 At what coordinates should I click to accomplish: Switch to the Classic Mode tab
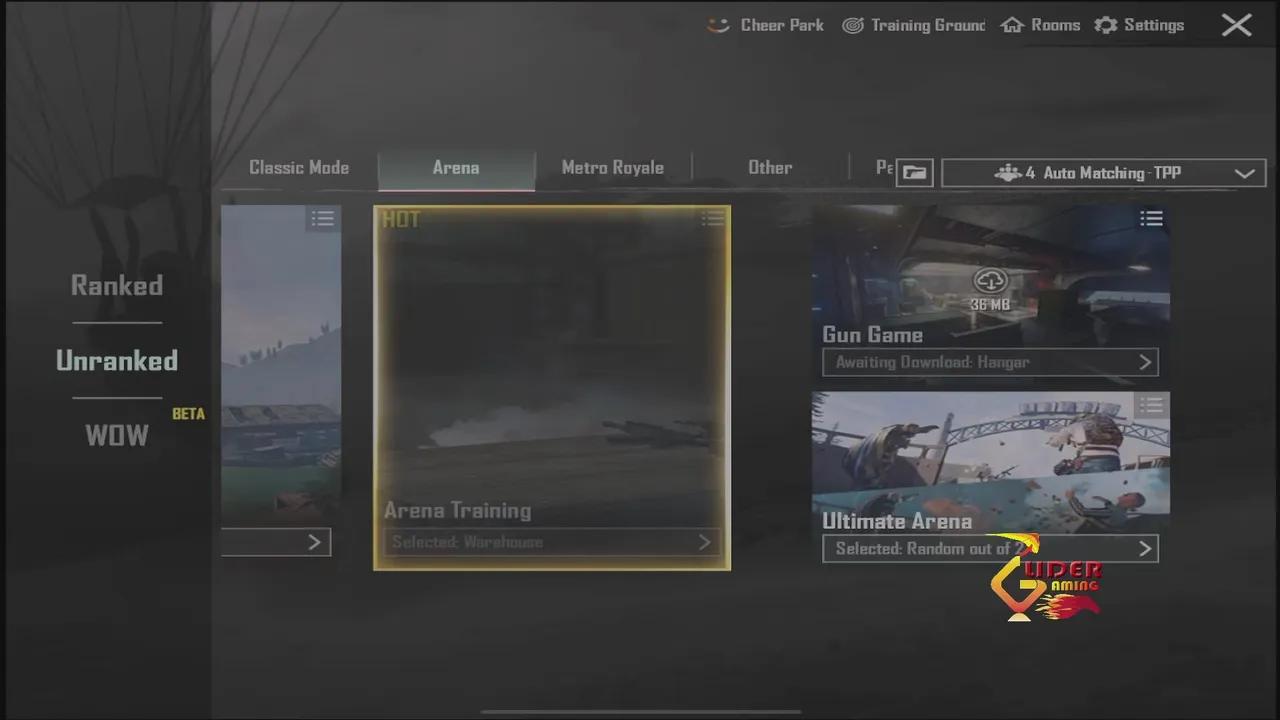[x=299, y=167]
